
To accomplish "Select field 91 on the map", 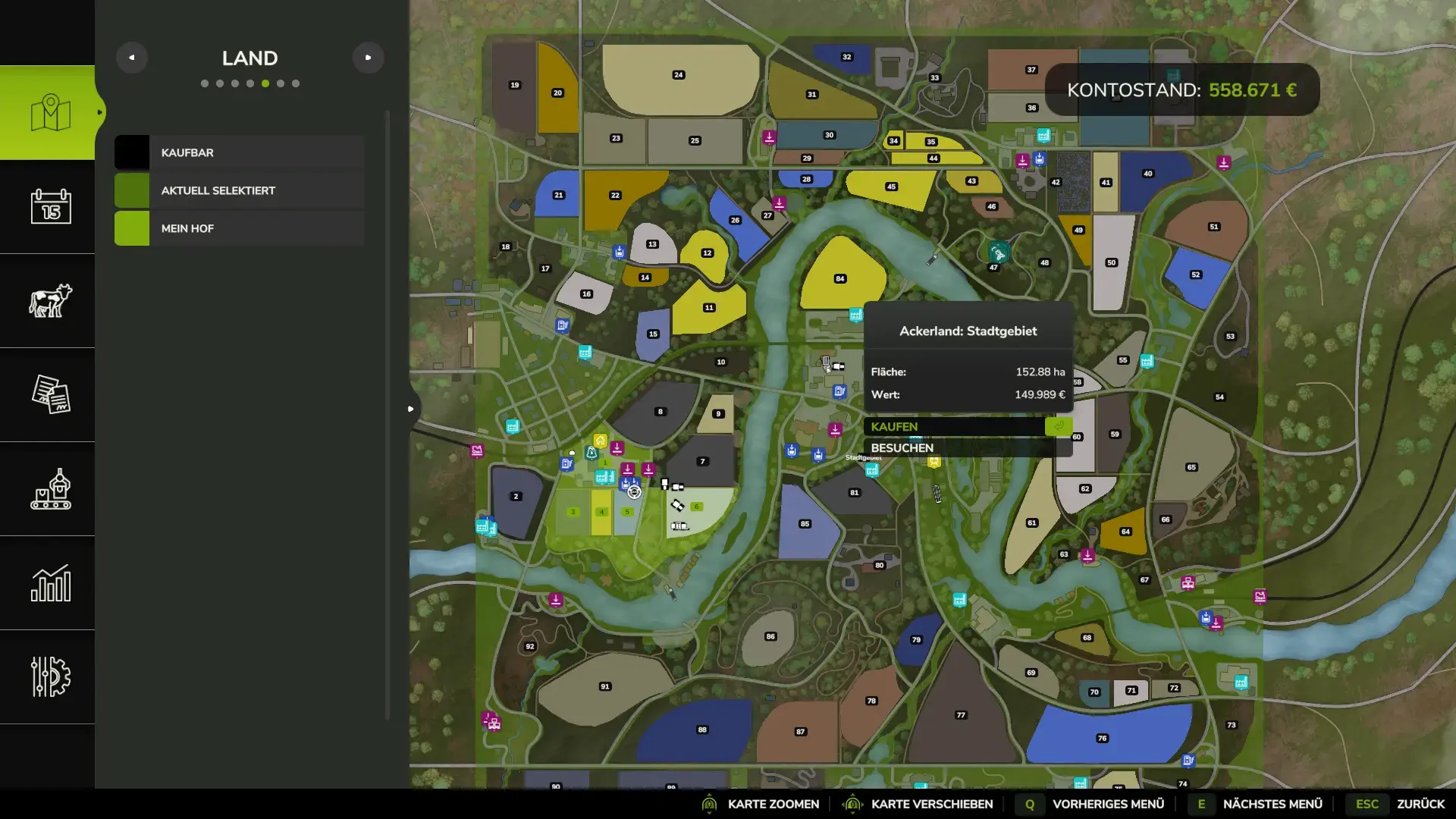I will coord(604,686).
